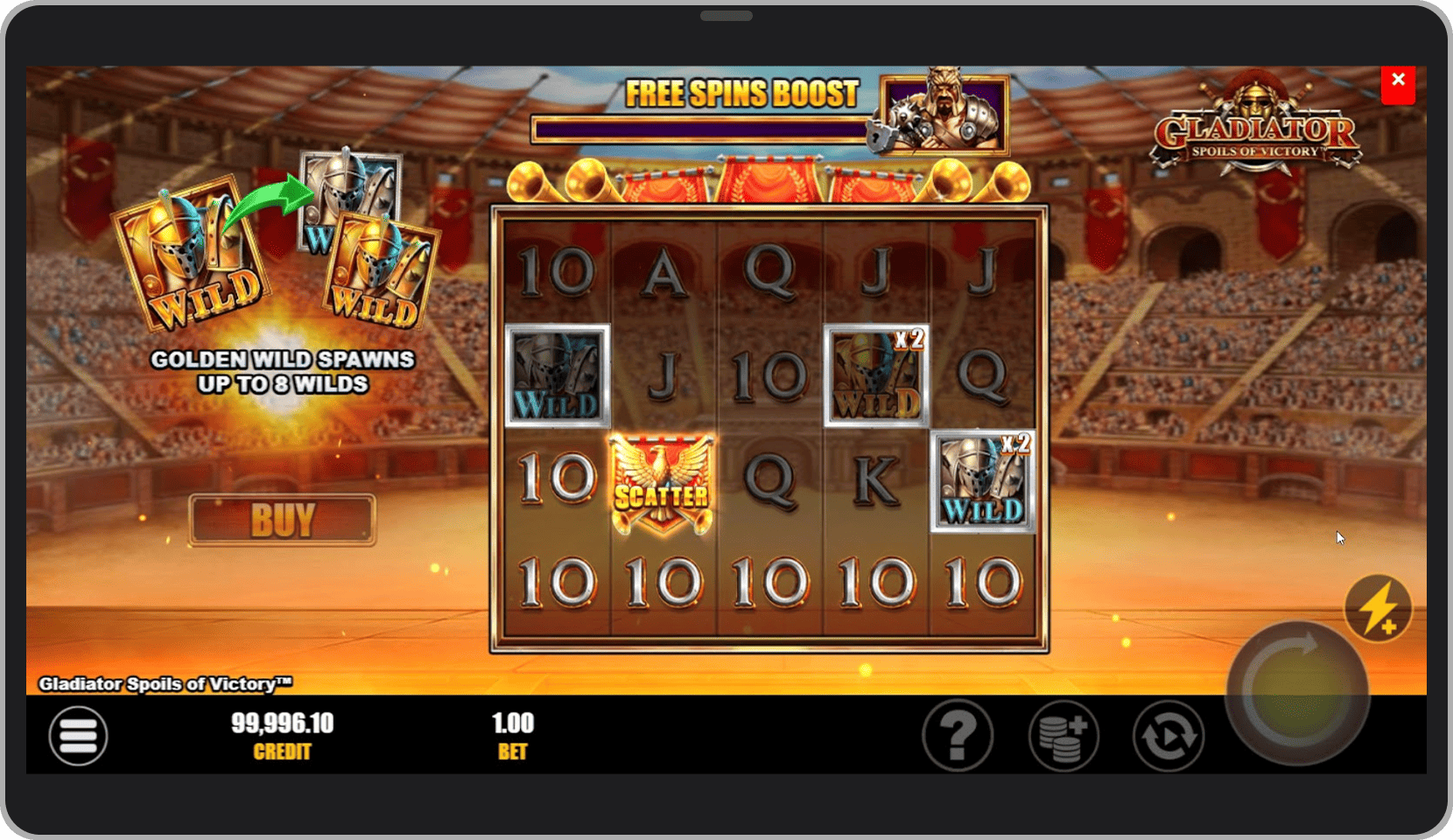
Task: Open the hamburger menu
Action: tap(78, 735)
